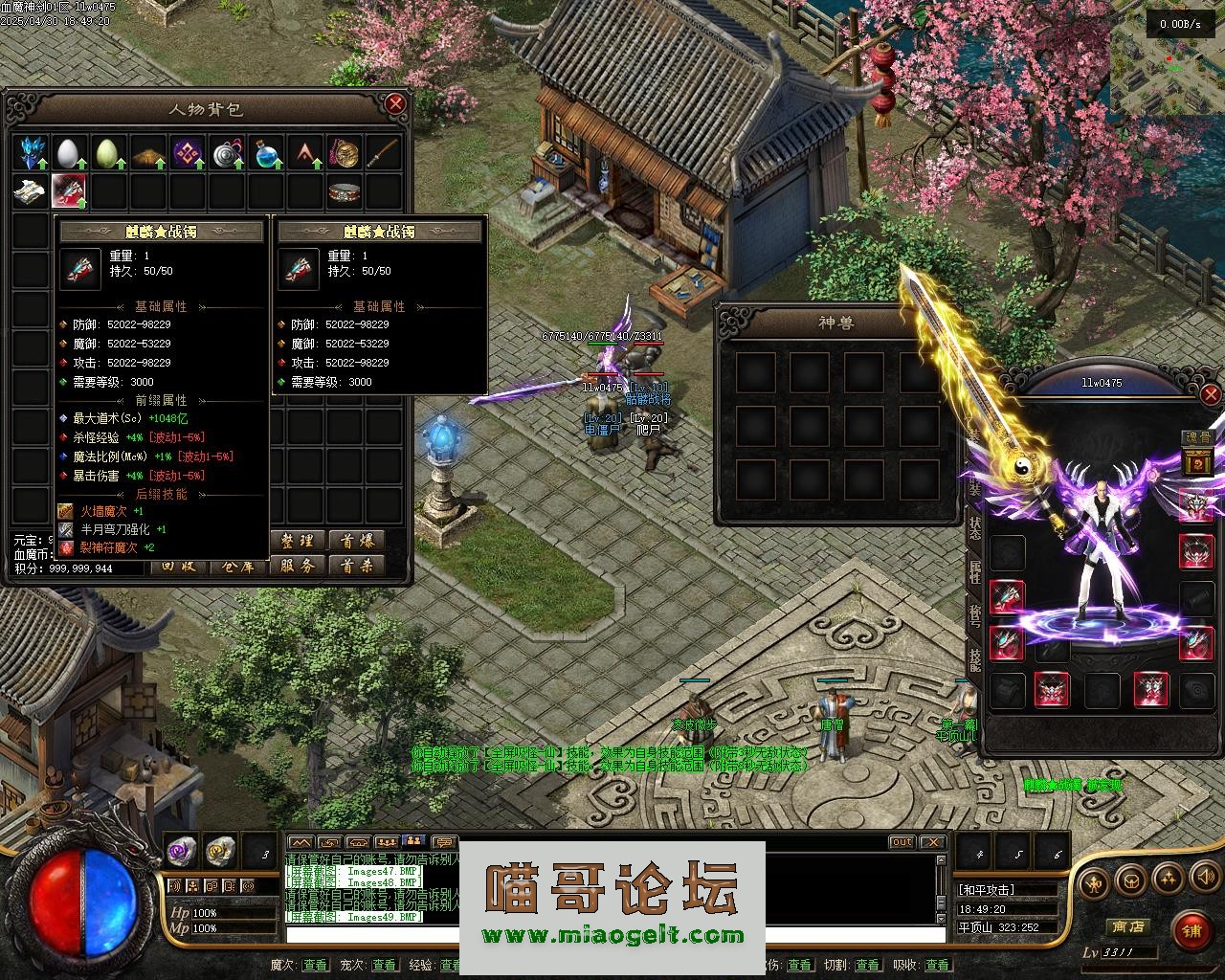Switch to the 状态 status tab
Viewport: 1225px width, 980px height.
[x=974, y=528]
